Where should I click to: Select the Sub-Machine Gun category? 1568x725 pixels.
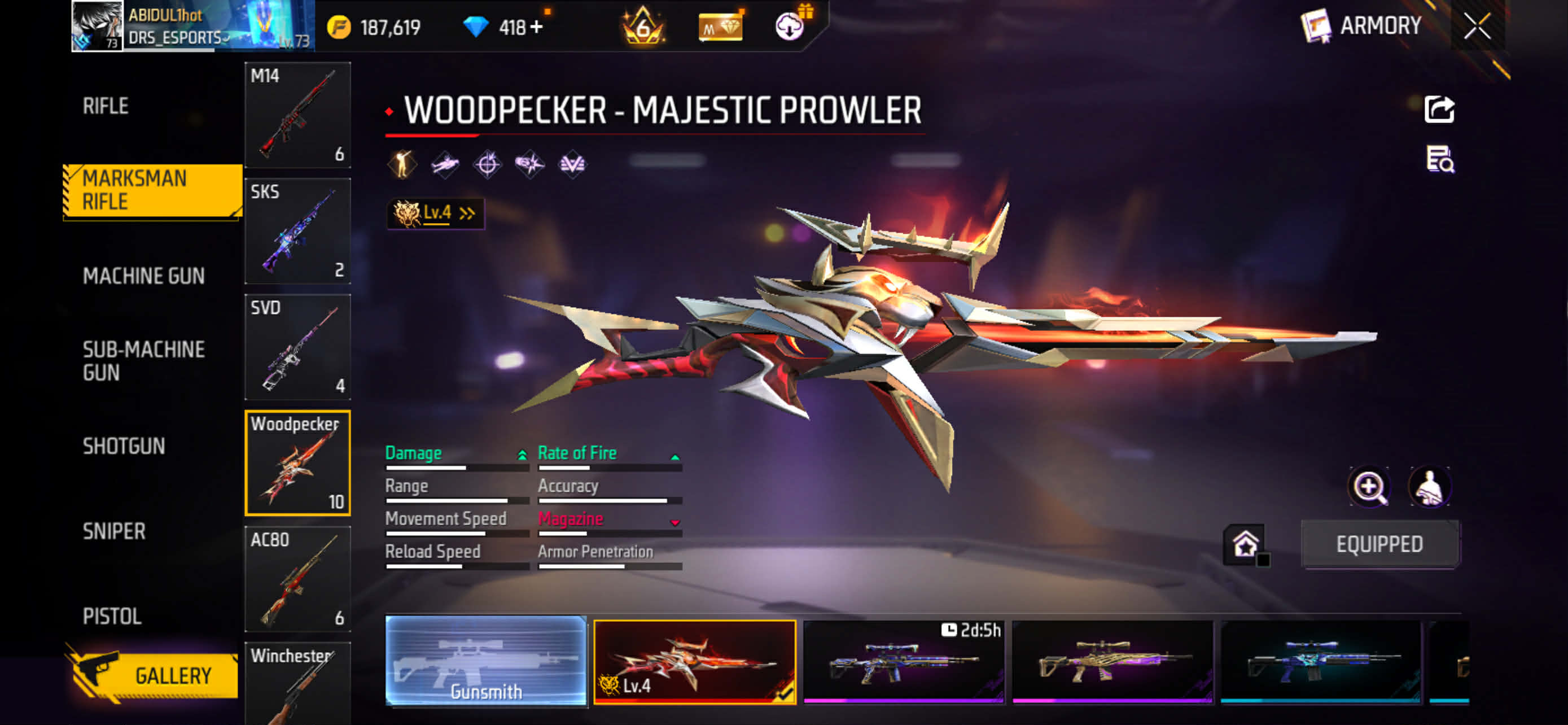[144, 361]
